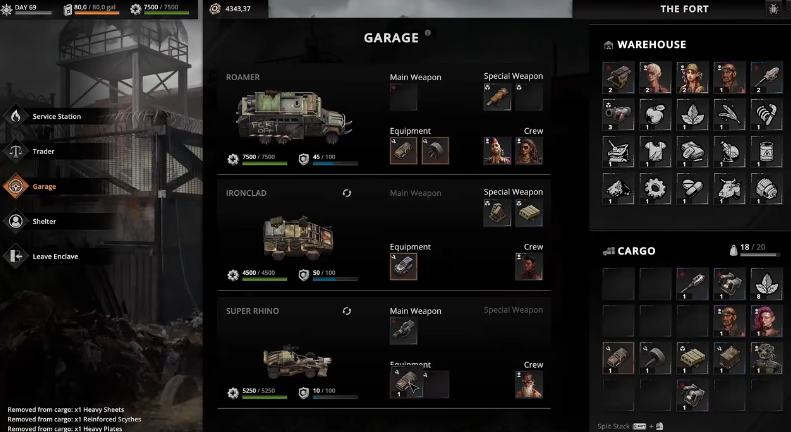Select the apple item in the warehouse
The image size is (791, 432).
click(x=654, y=115)
